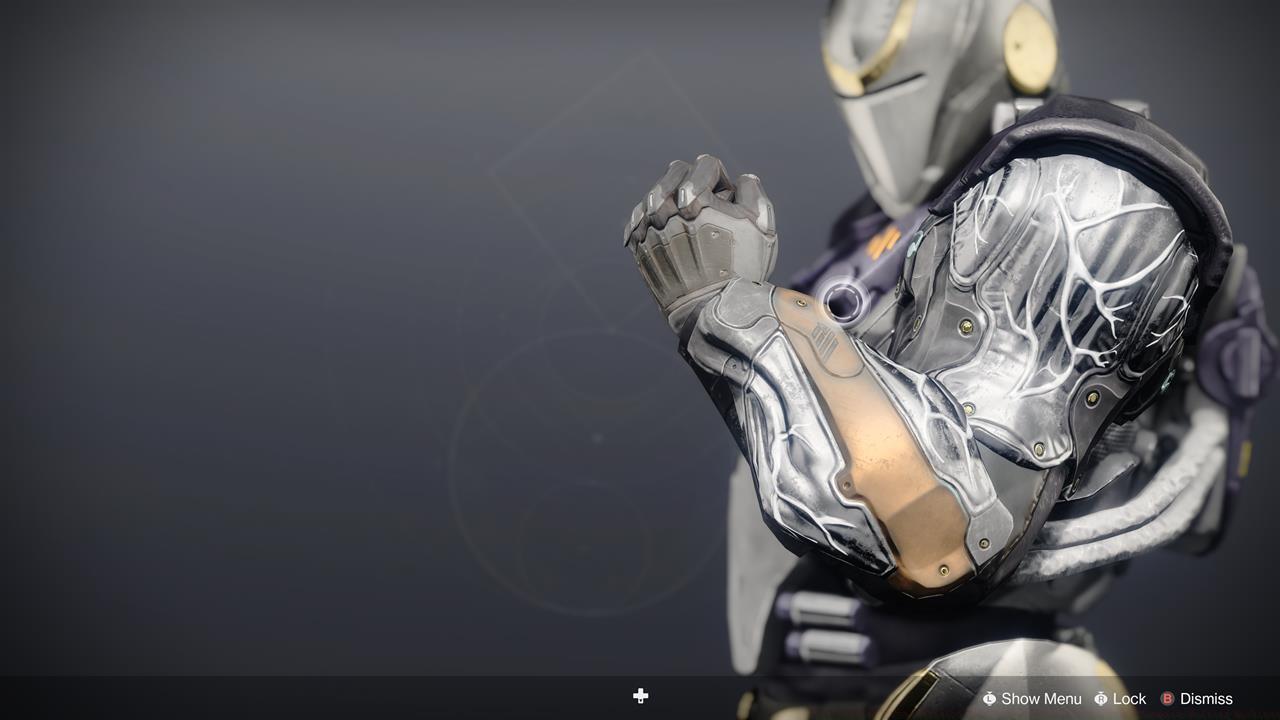Image resolution: width=1280 pixels, height=720 pixels.
Task: Expand options using the Show Menu prompt
Action: click(1030, 698)
